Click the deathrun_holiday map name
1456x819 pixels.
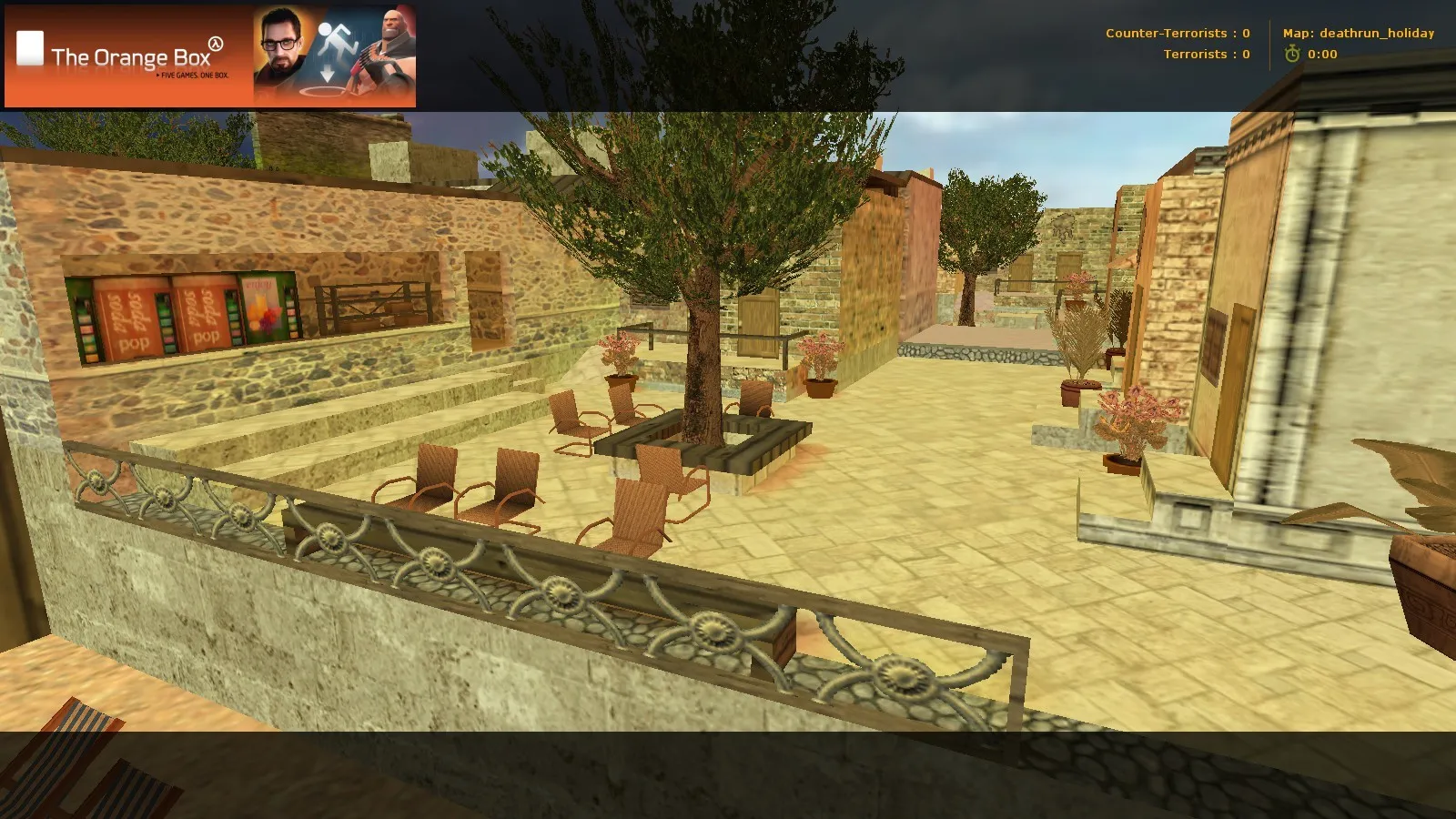pos(1374,33)
